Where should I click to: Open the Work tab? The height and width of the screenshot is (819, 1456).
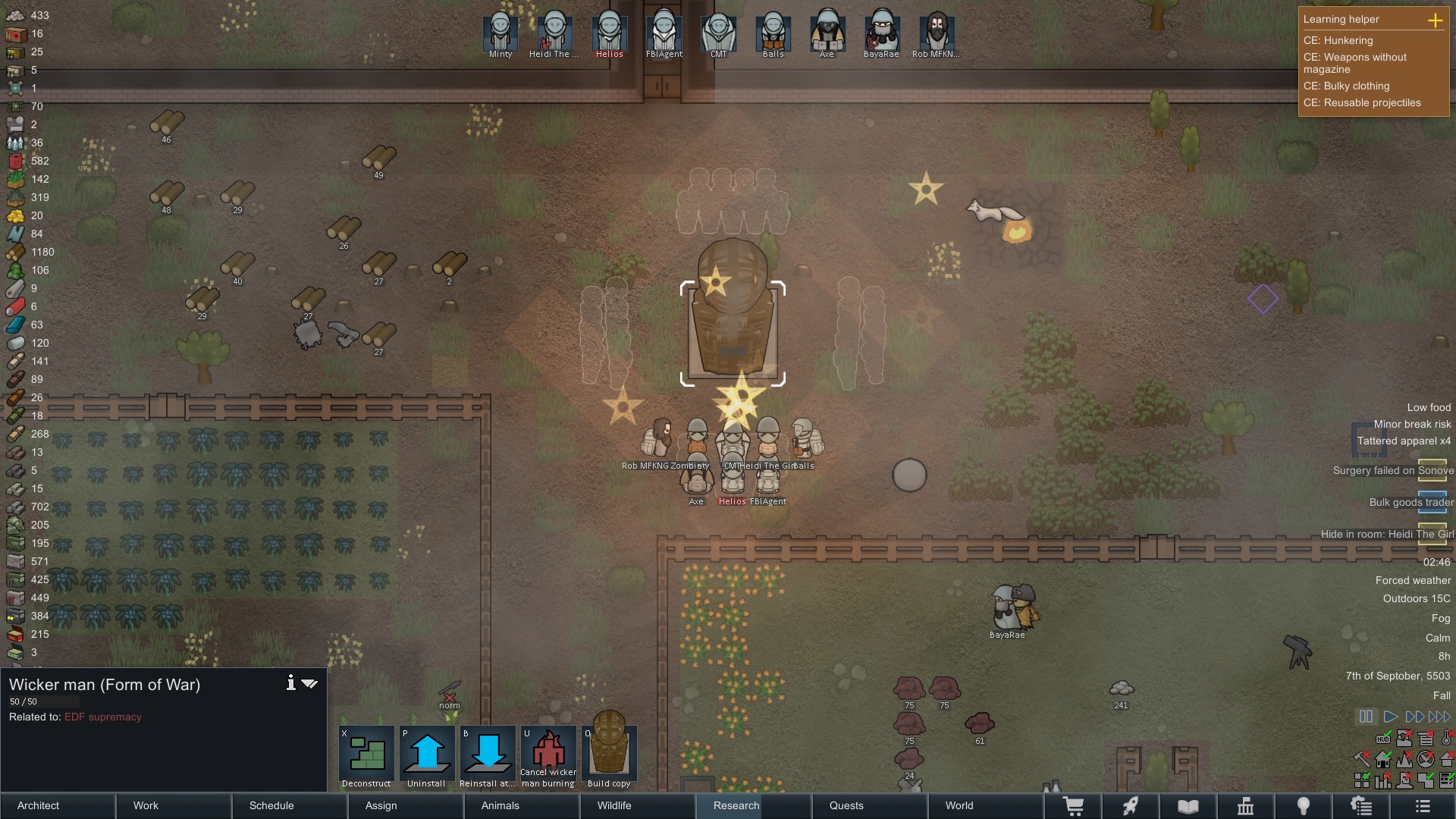(174, 805)
